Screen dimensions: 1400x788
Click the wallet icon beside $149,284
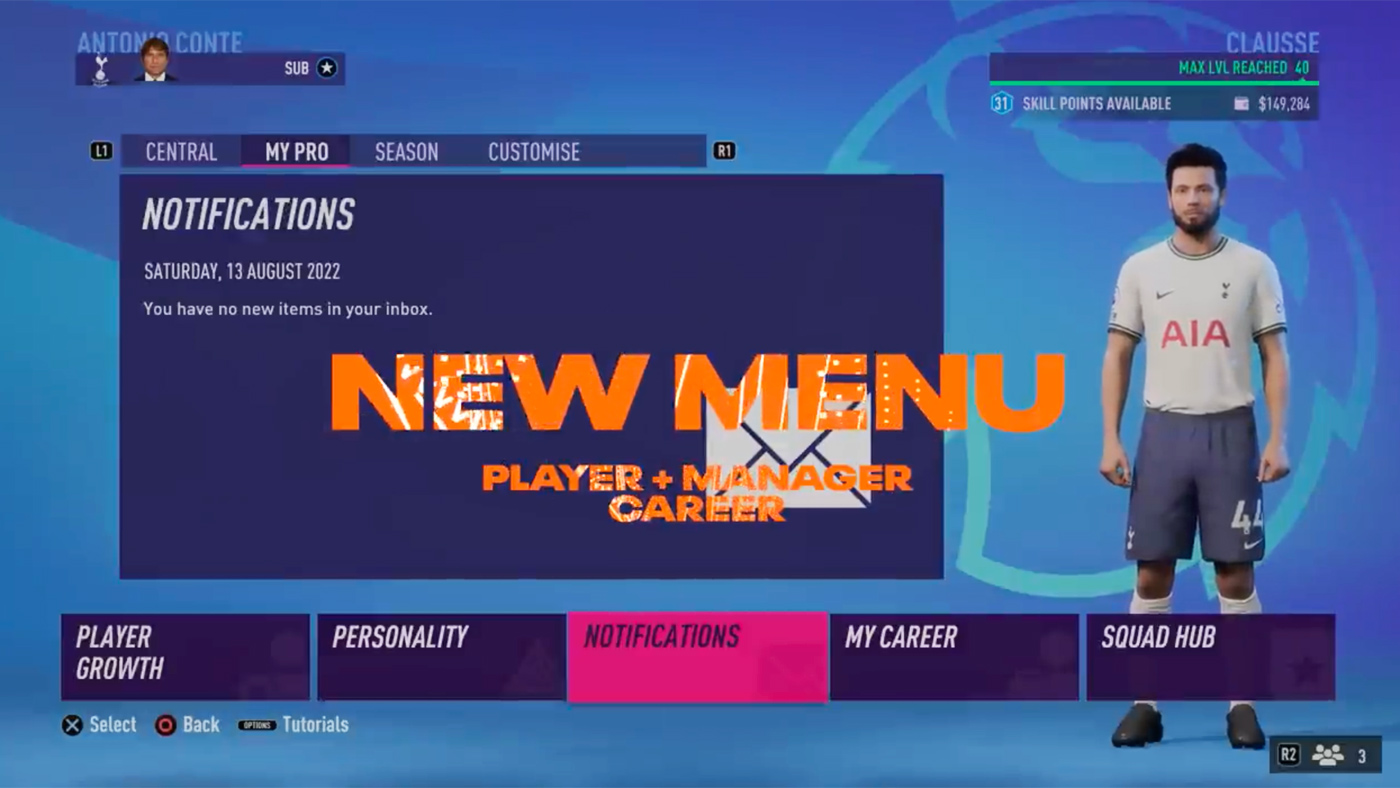[x=1242, y=102]
